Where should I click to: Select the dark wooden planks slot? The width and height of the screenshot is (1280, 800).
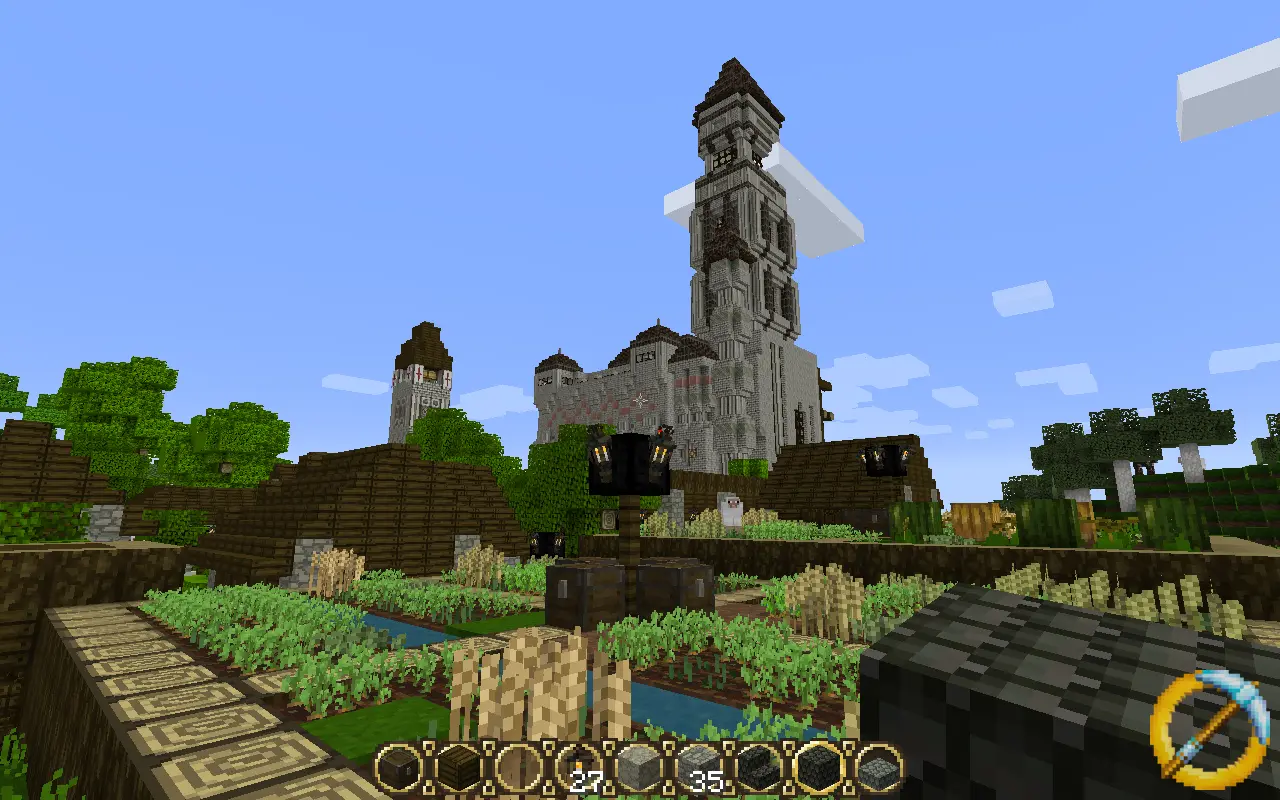[458, 768]
